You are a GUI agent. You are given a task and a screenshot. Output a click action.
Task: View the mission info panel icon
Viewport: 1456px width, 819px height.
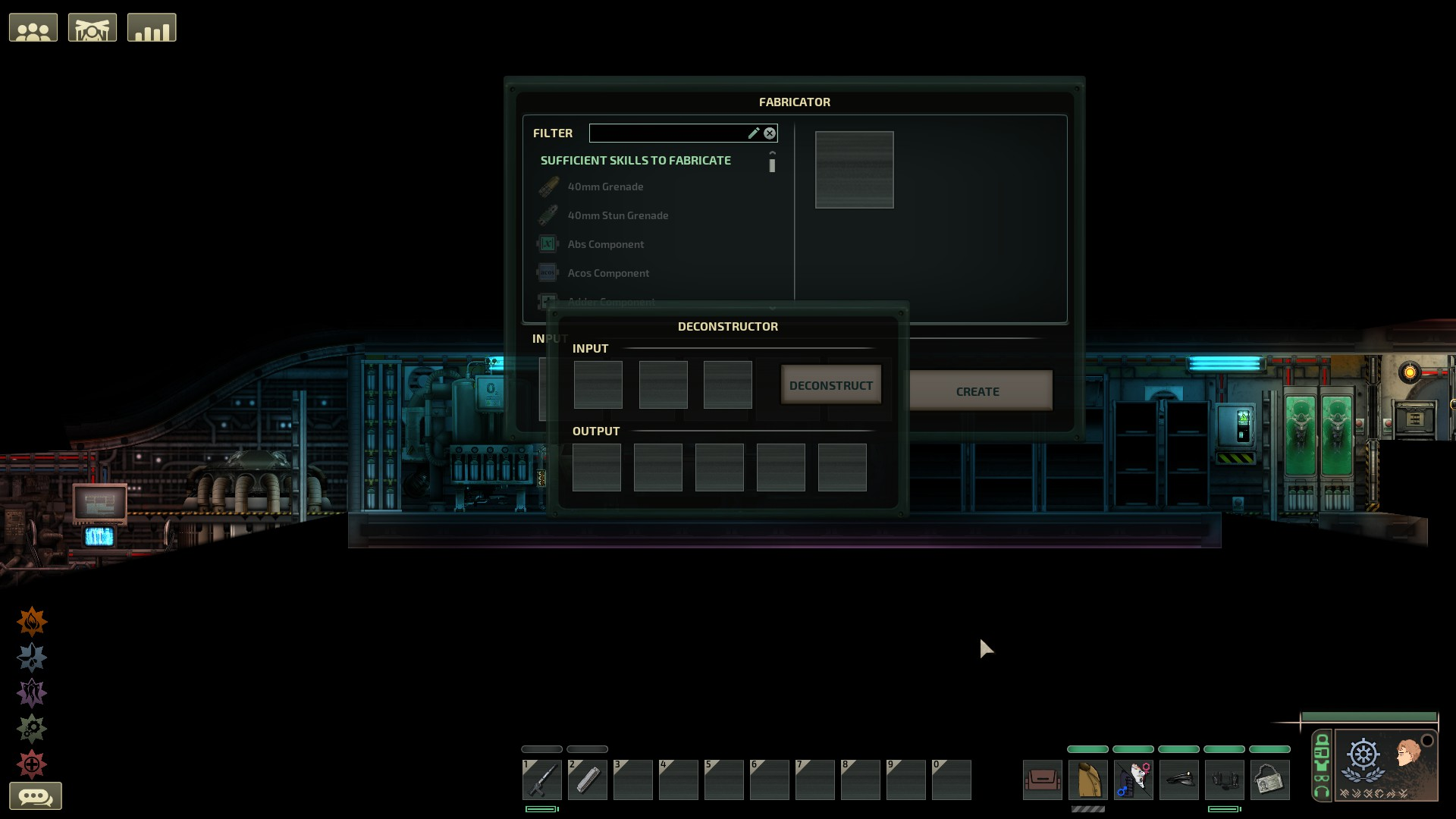click(x=152, y=28)
